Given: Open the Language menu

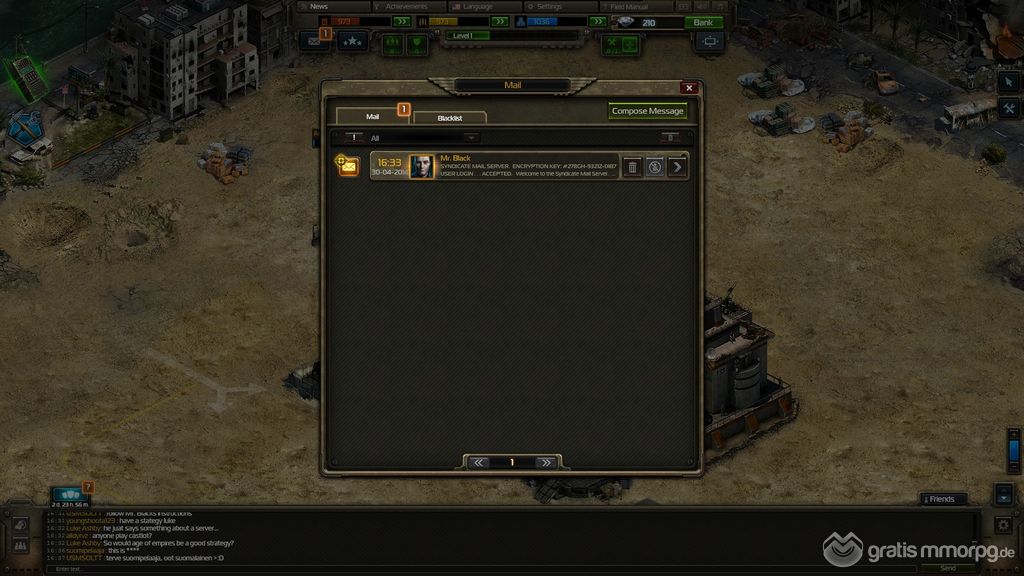Looking at the screenshot, I should pos(477,6).
